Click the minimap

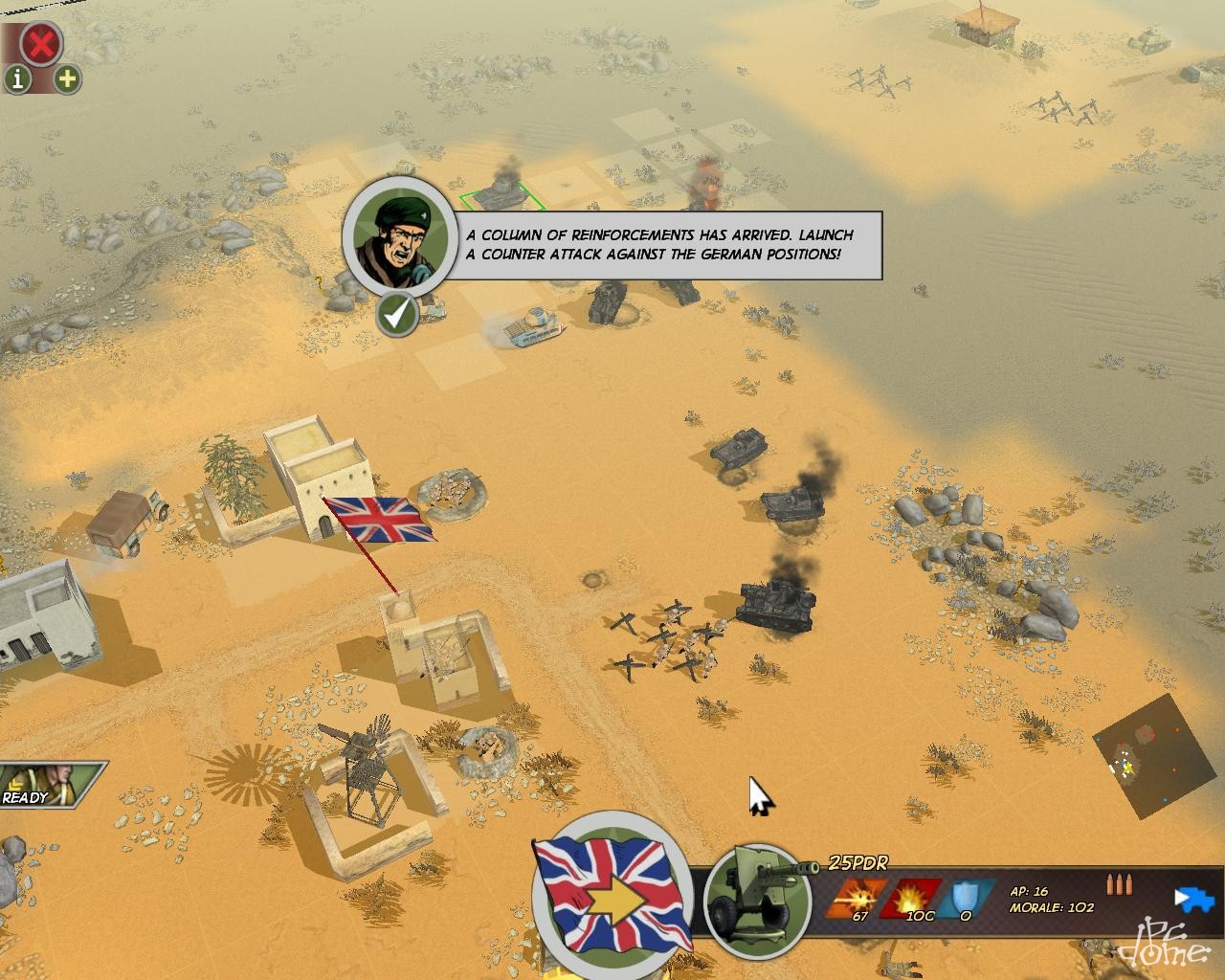click(1146, 756)
